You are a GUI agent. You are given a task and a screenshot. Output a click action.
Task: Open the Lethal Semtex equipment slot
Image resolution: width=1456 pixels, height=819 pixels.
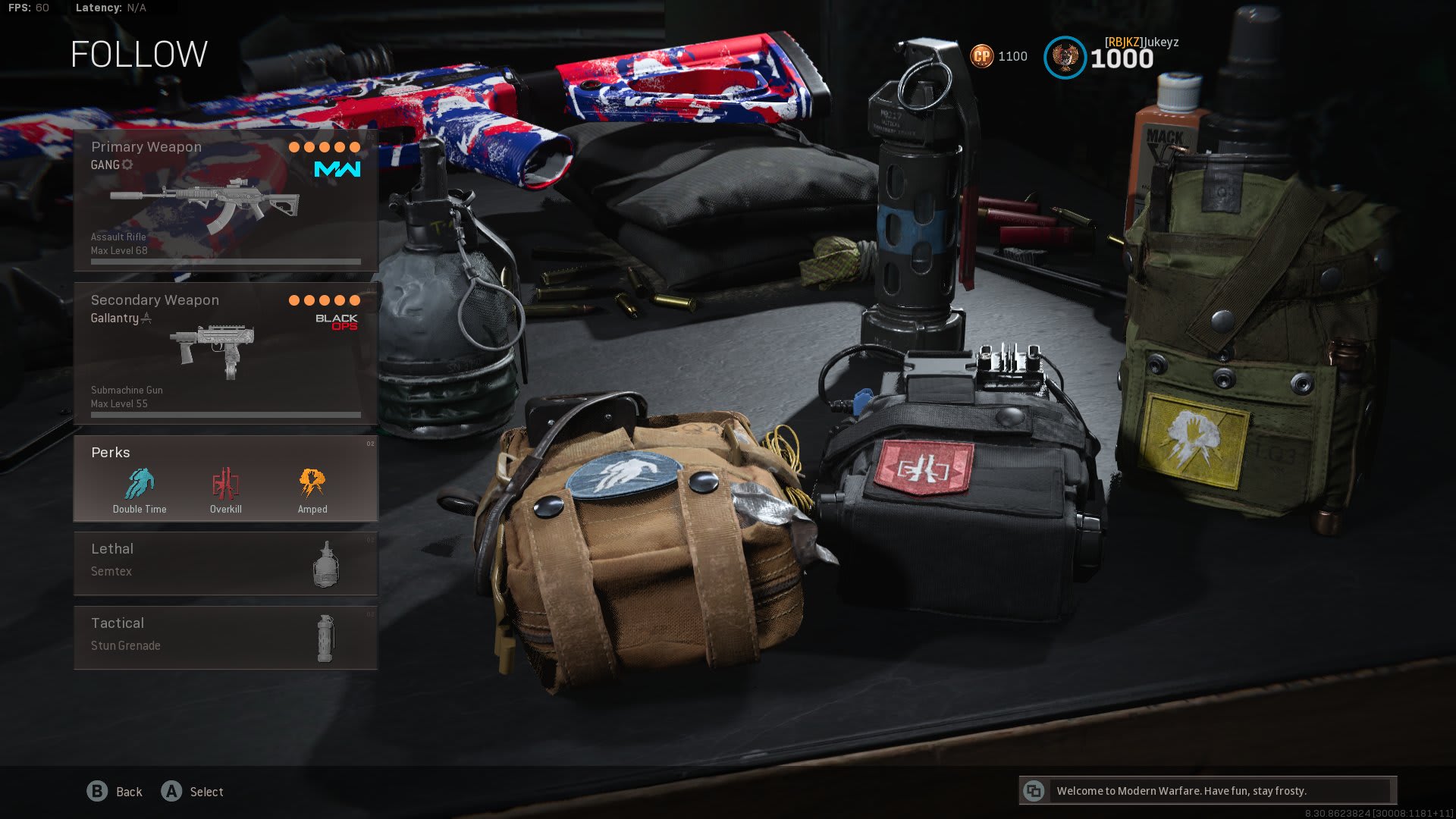tap(225, 563)
